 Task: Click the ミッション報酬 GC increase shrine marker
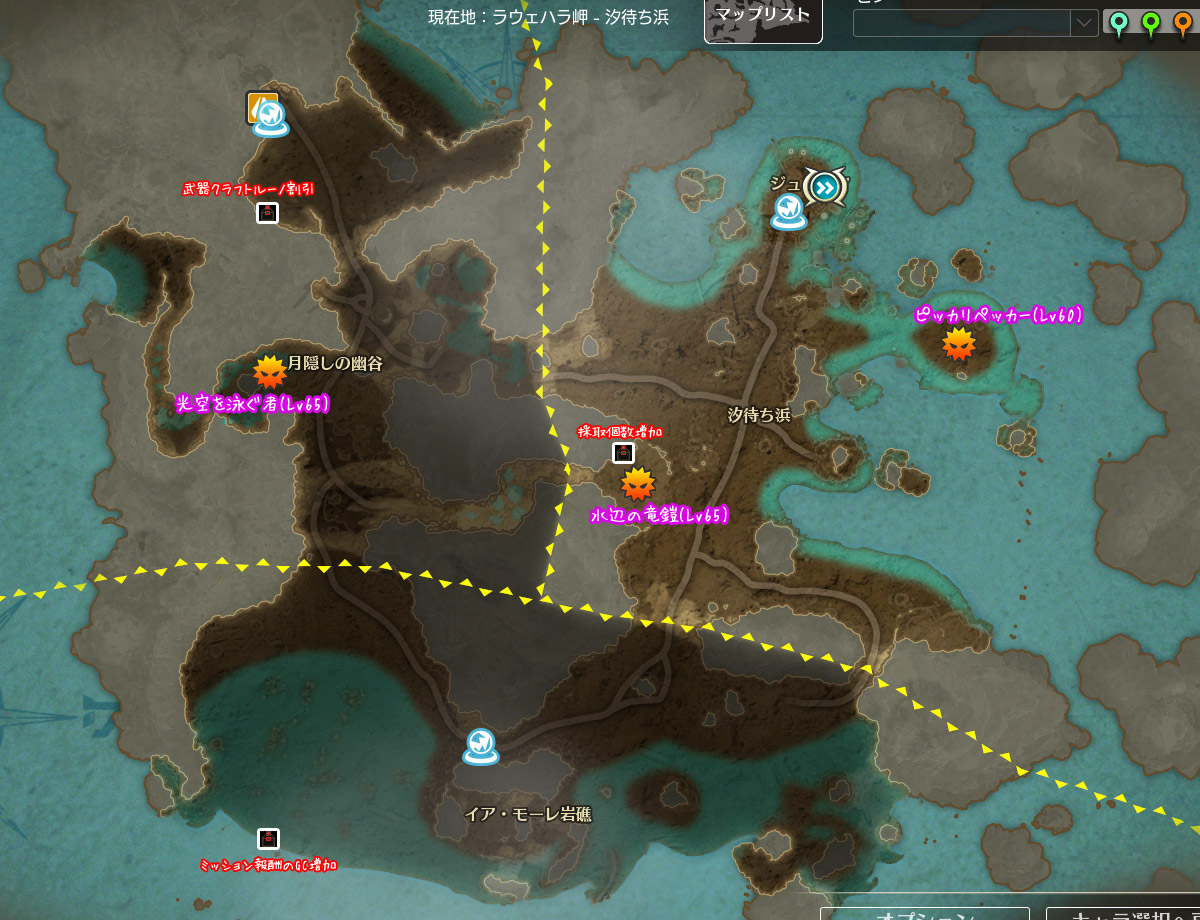pyautogui.click(x=268, y=839)
